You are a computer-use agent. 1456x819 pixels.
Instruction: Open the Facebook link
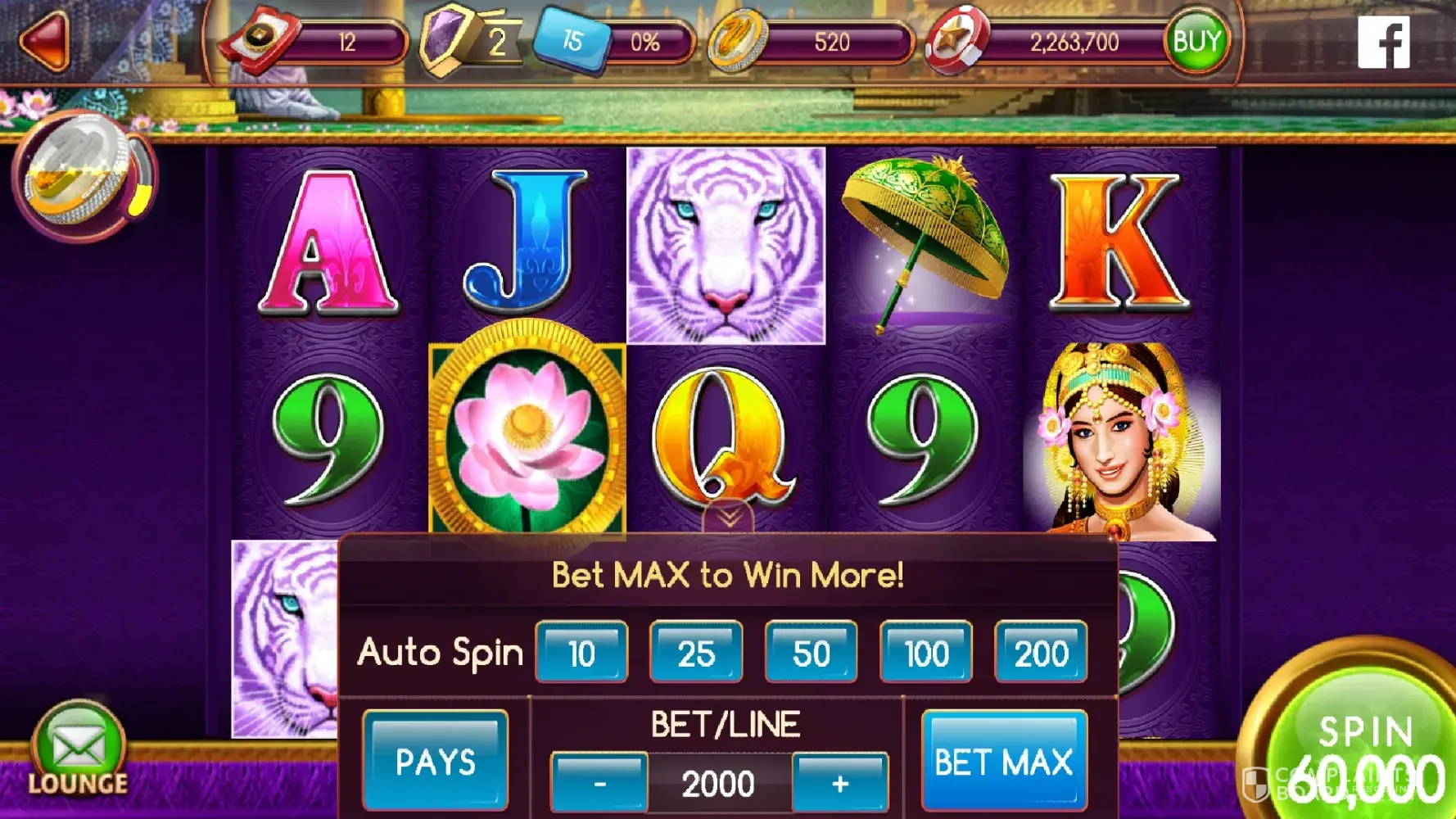pos(1383,43)
